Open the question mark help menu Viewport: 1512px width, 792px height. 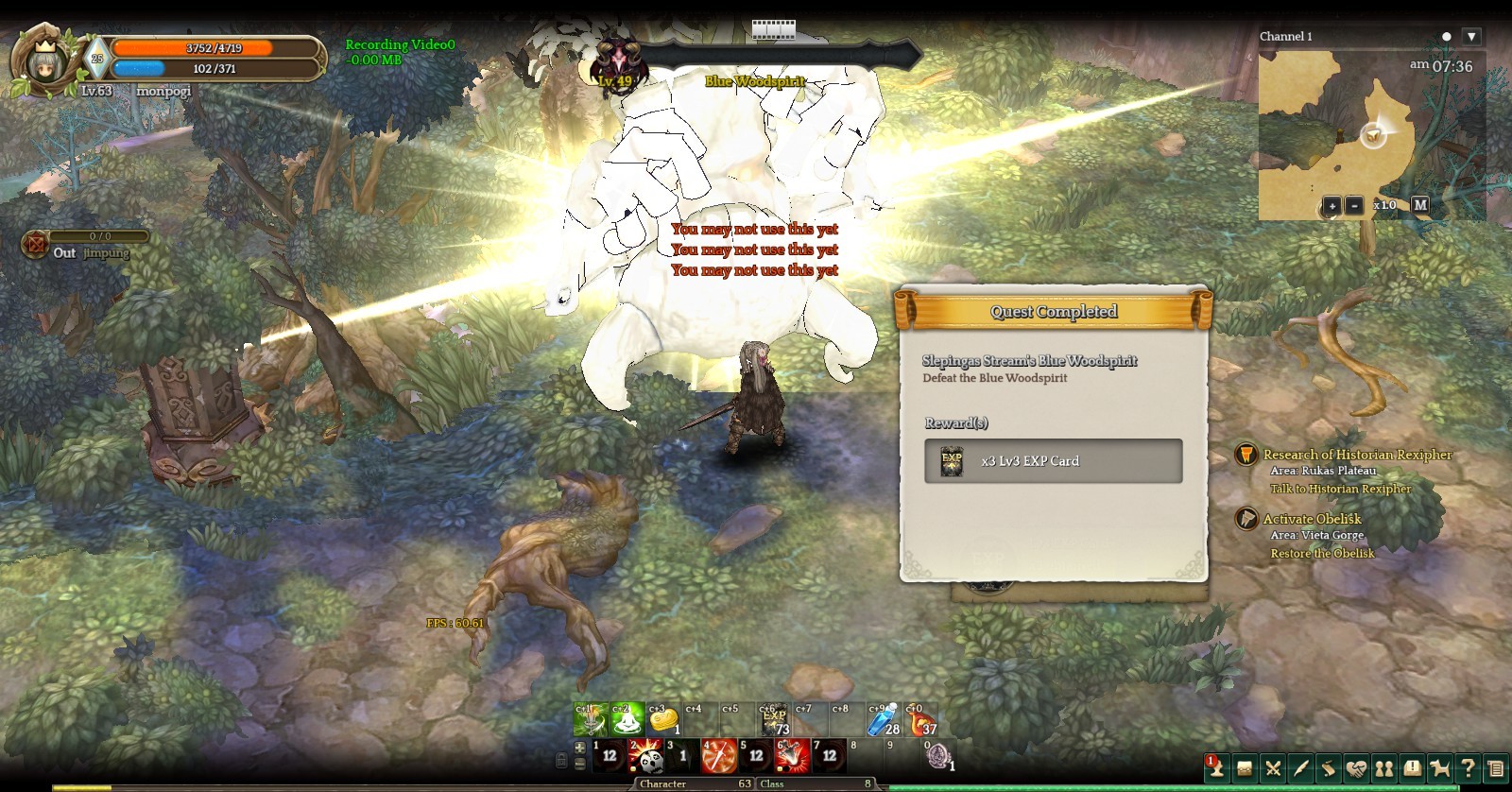click(x=1468, y=768)
